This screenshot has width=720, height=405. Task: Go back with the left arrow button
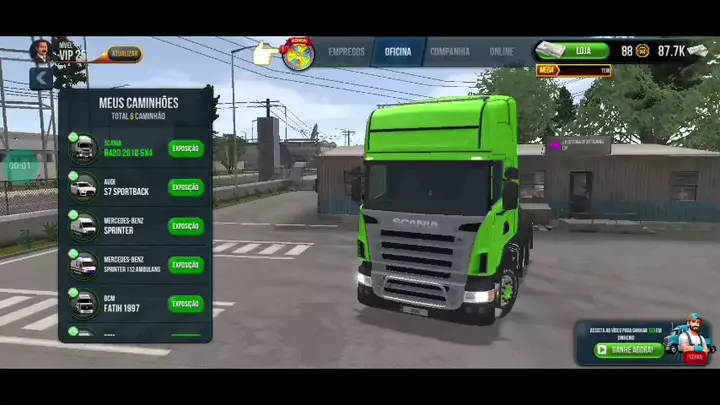point(41,77)
